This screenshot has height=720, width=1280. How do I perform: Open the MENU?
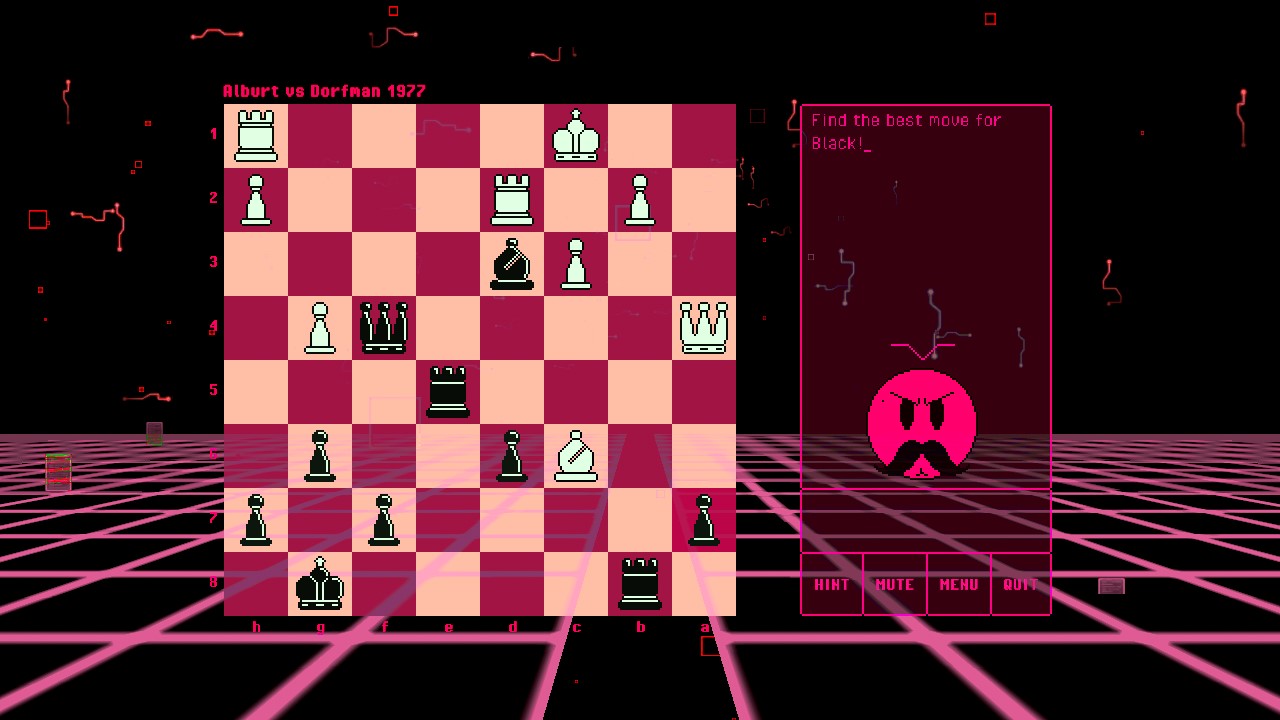958,584
